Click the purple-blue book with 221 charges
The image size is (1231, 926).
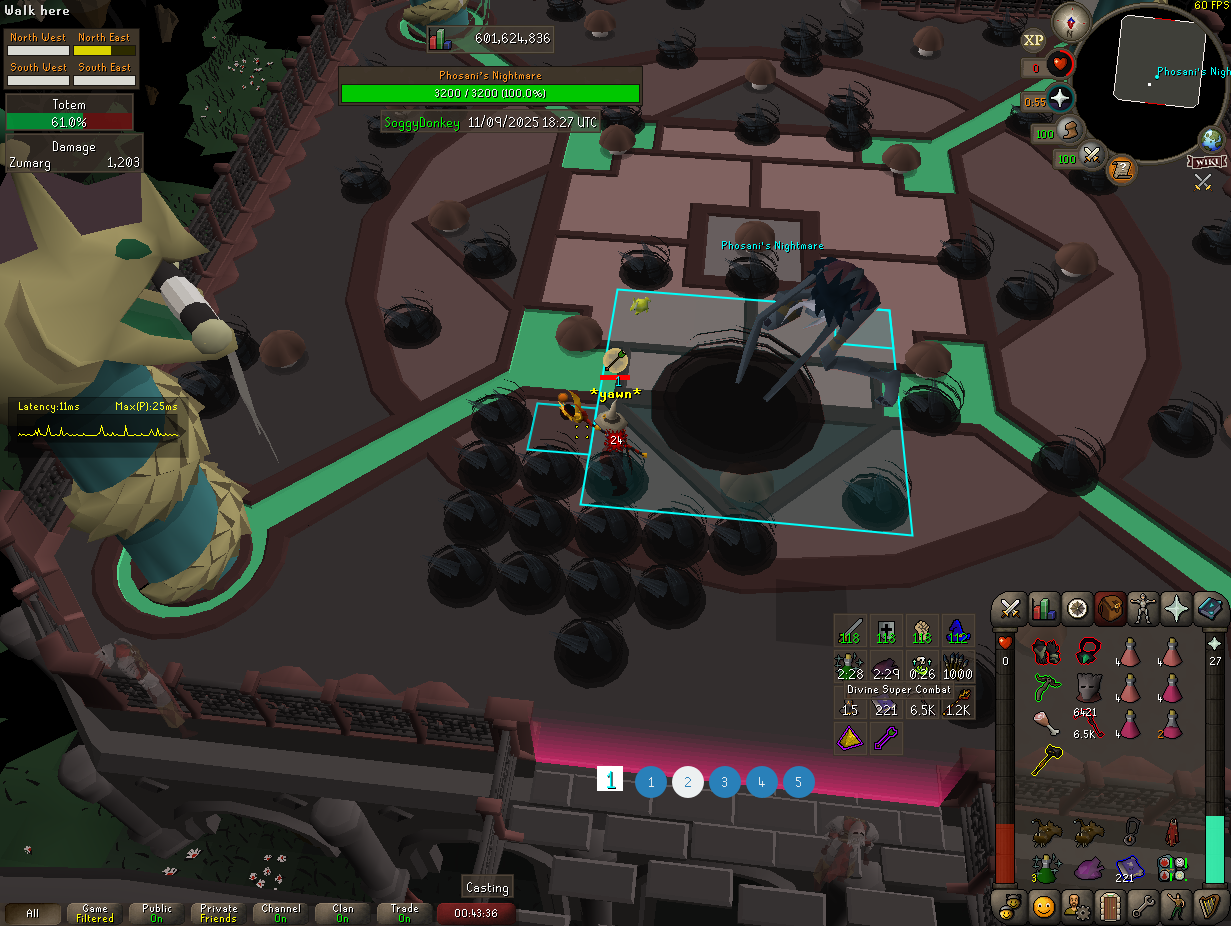point(1129,867)
